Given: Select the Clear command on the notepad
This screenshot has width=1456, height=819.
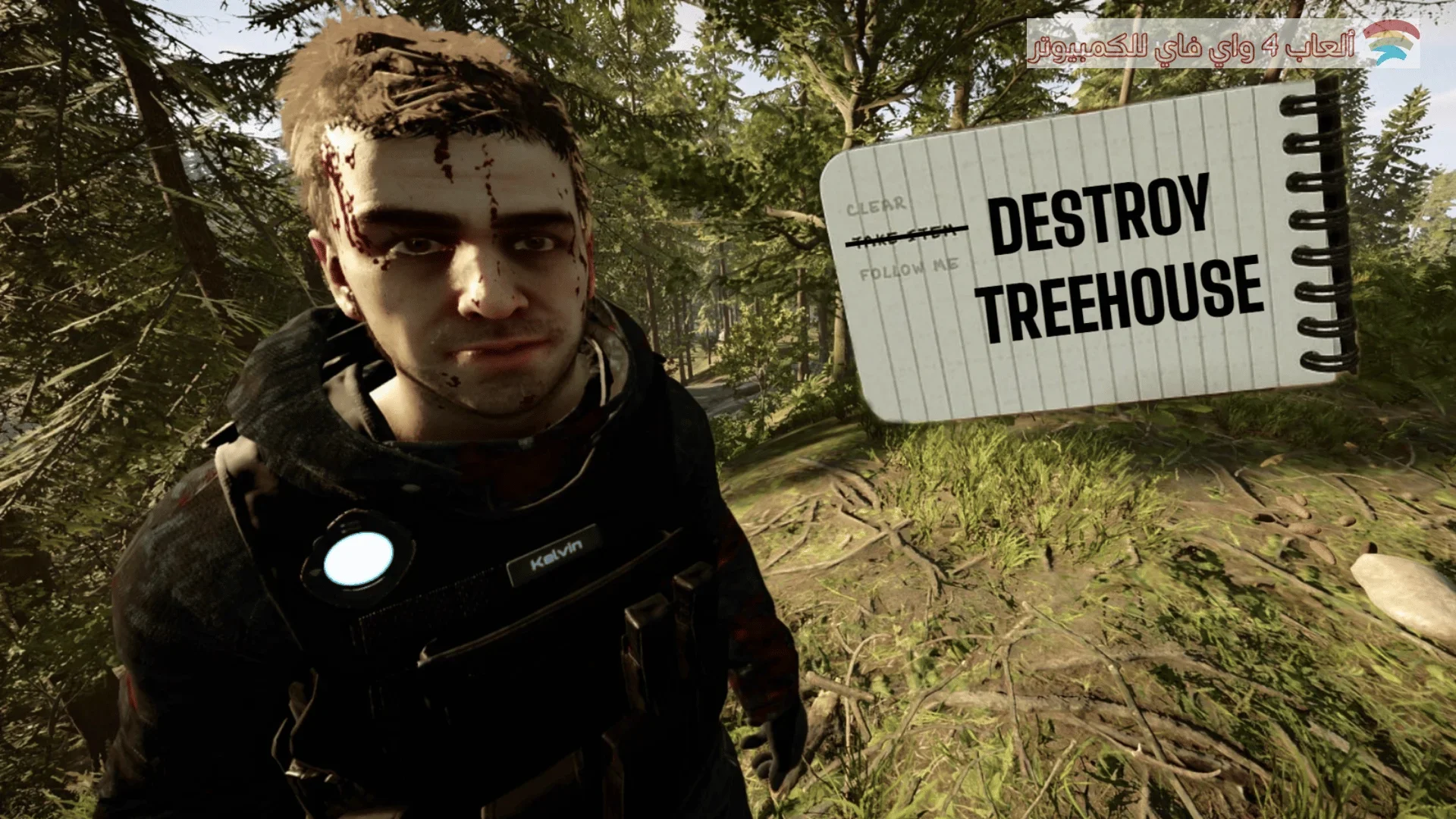Looking at the screenshot, I should click(x=876, y=206).
